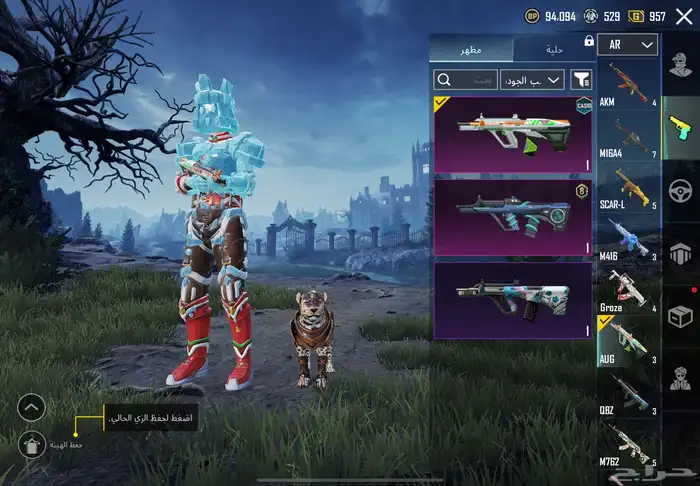The image size is (700, 486).
Task: Open the funnel filter button
Action: 582,79
